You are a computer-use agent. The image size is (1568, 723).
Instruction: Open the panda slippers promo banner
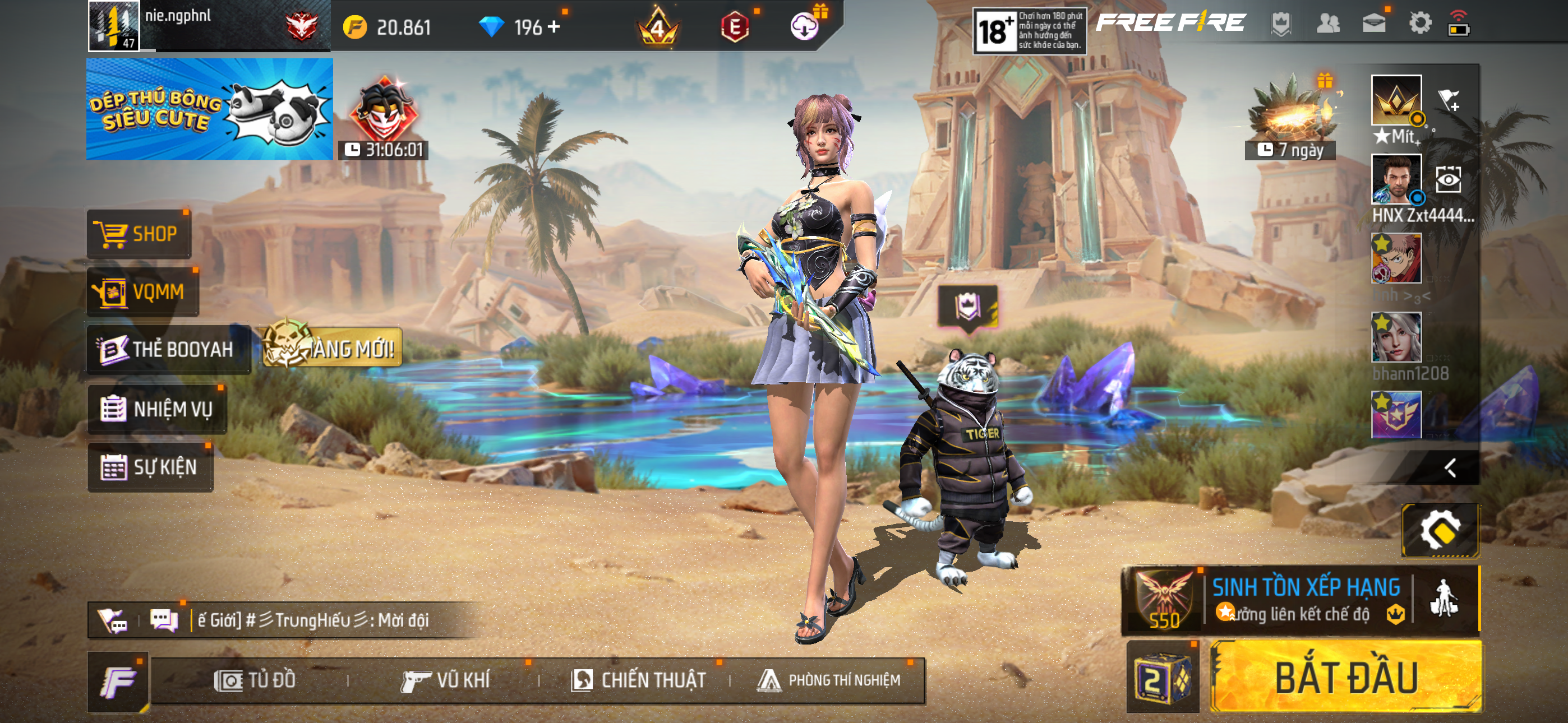pyautogui.click(x=209, y=109)
